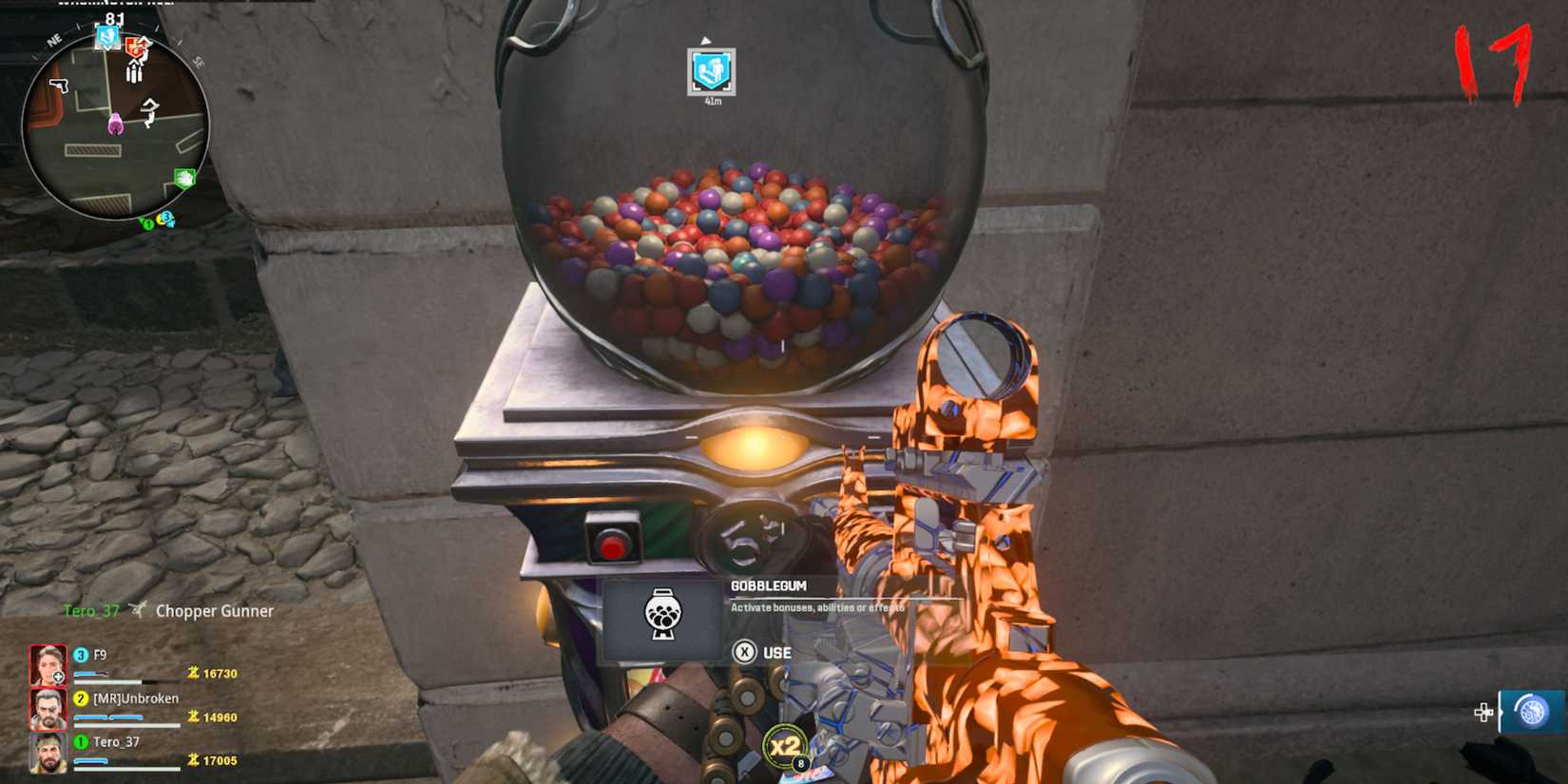Select the red Pack-a-Punch icon on the minimap
This screenshot has height=784, width=1568.
[135, 45]
